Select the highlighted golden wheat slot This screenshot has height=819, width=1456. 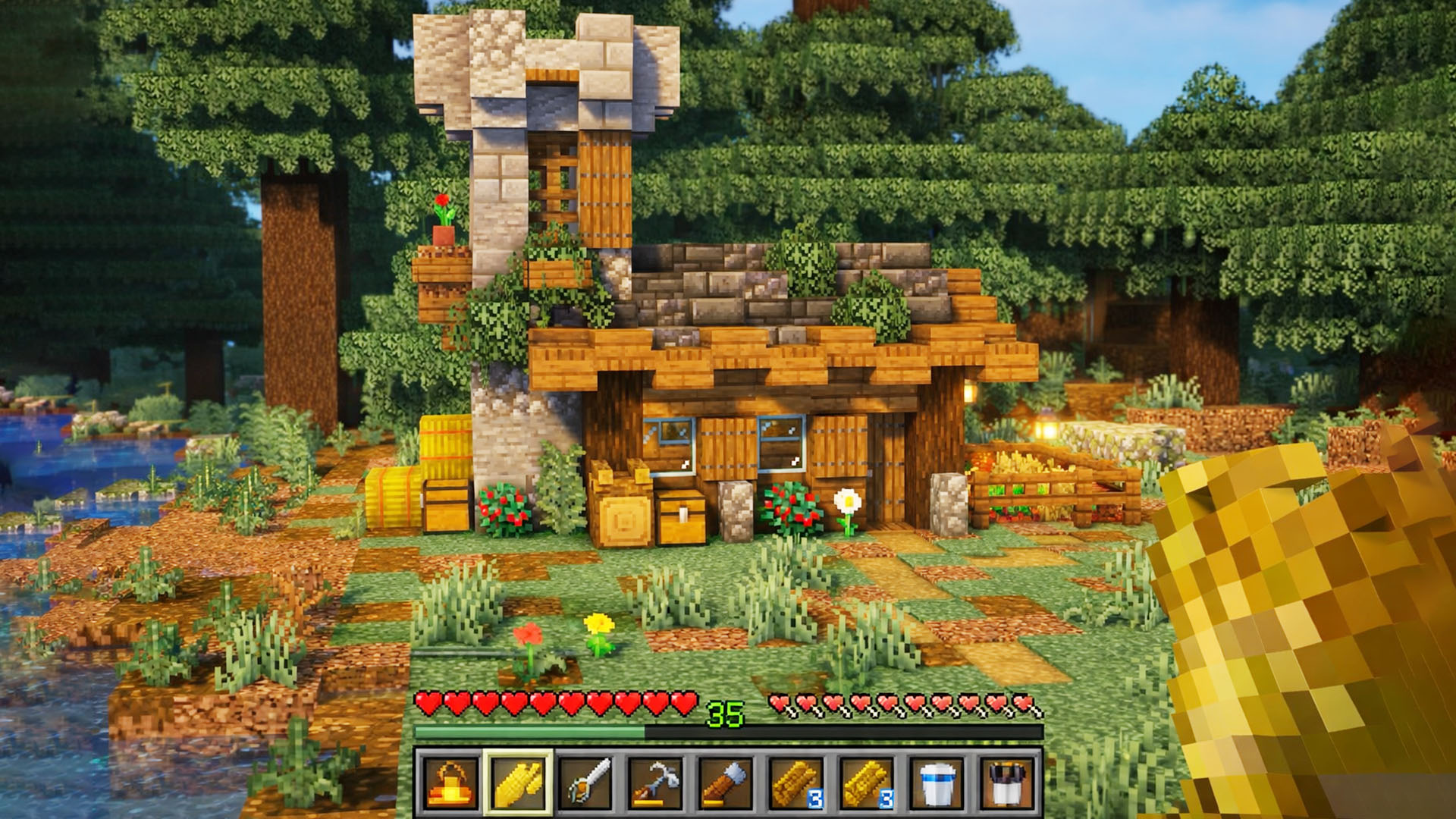pos(519,783)
